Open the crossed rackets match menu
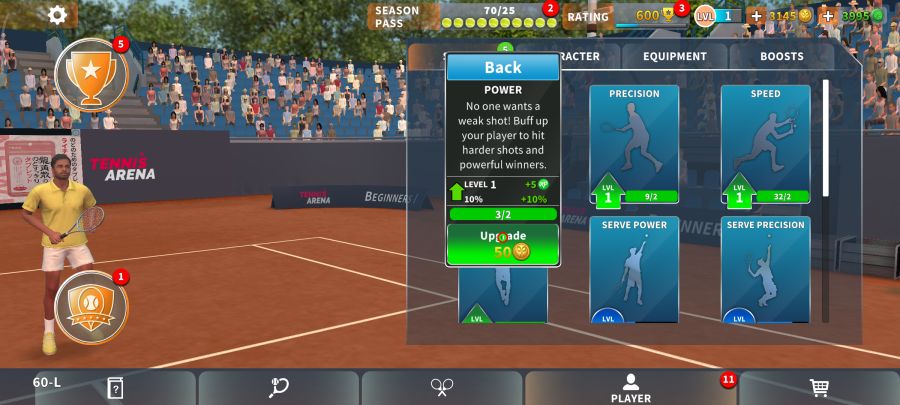 (x=442, y=388)
